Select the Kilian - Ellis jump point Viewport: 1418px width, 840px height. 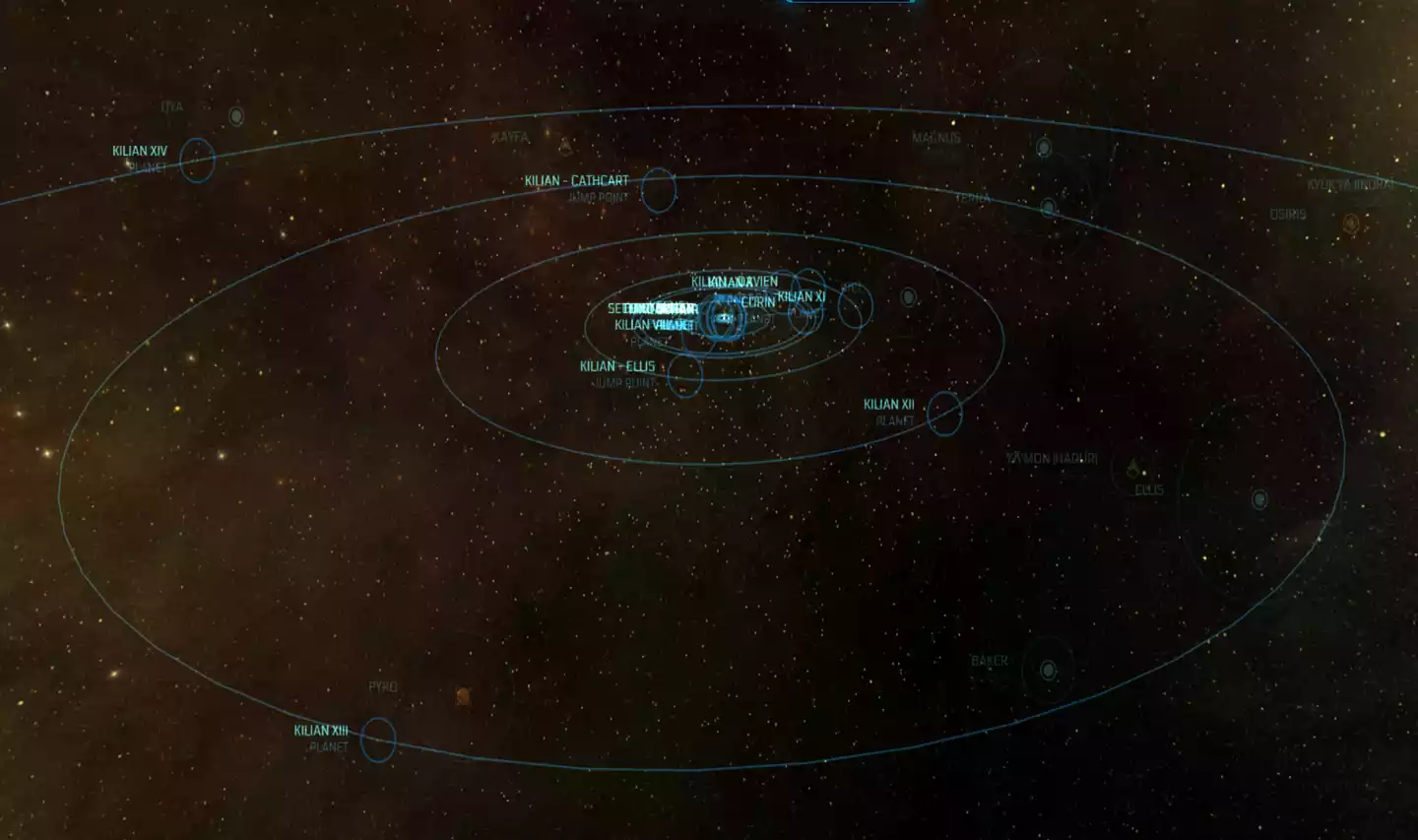click(x=684, y=375)
